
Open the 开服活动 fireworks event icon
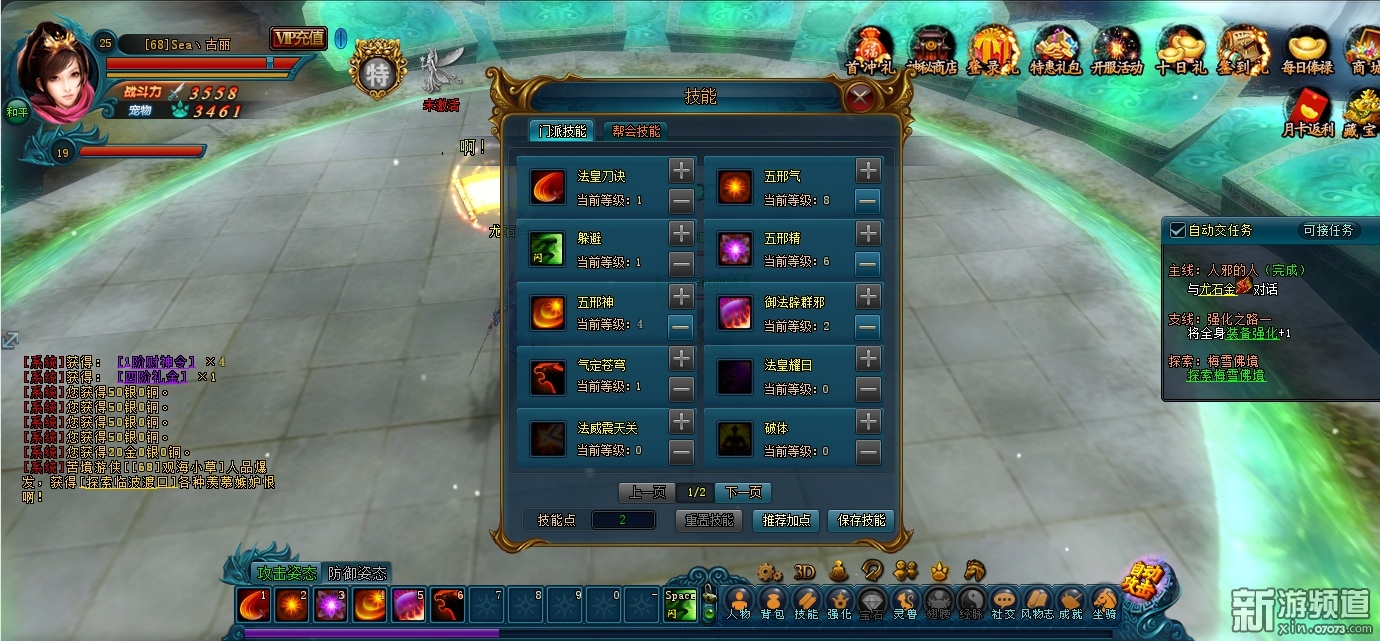pos(1116,50)
